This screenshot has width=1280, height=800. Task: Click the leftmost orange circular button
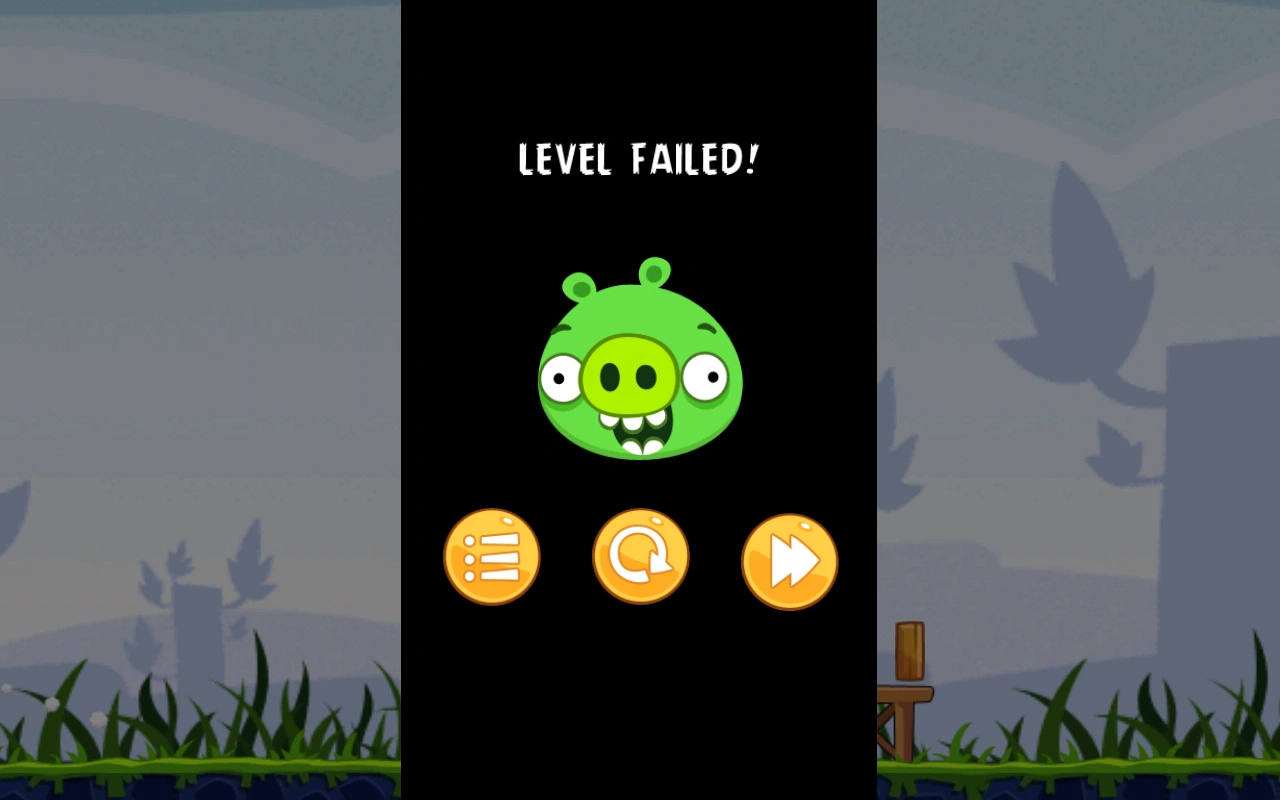pyautogui.click(x=492, y=556)
